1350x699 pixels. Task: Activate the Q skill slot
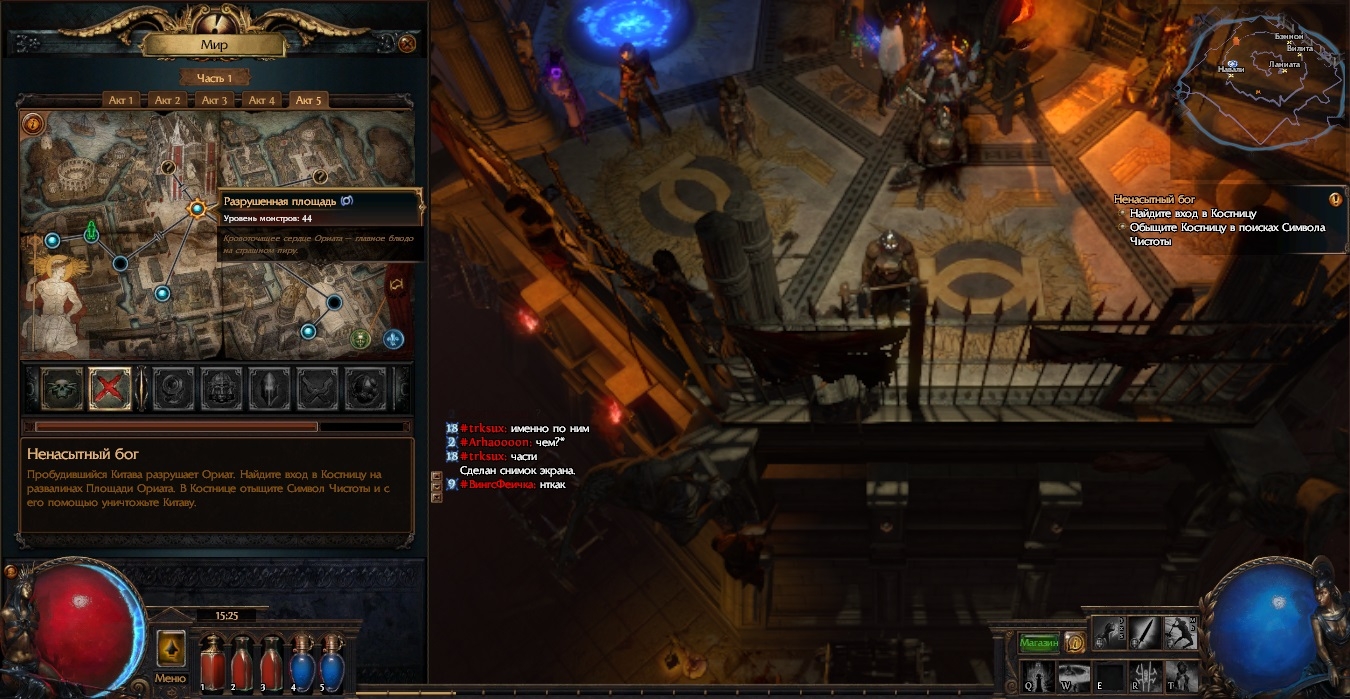(x=1034, y=675)
